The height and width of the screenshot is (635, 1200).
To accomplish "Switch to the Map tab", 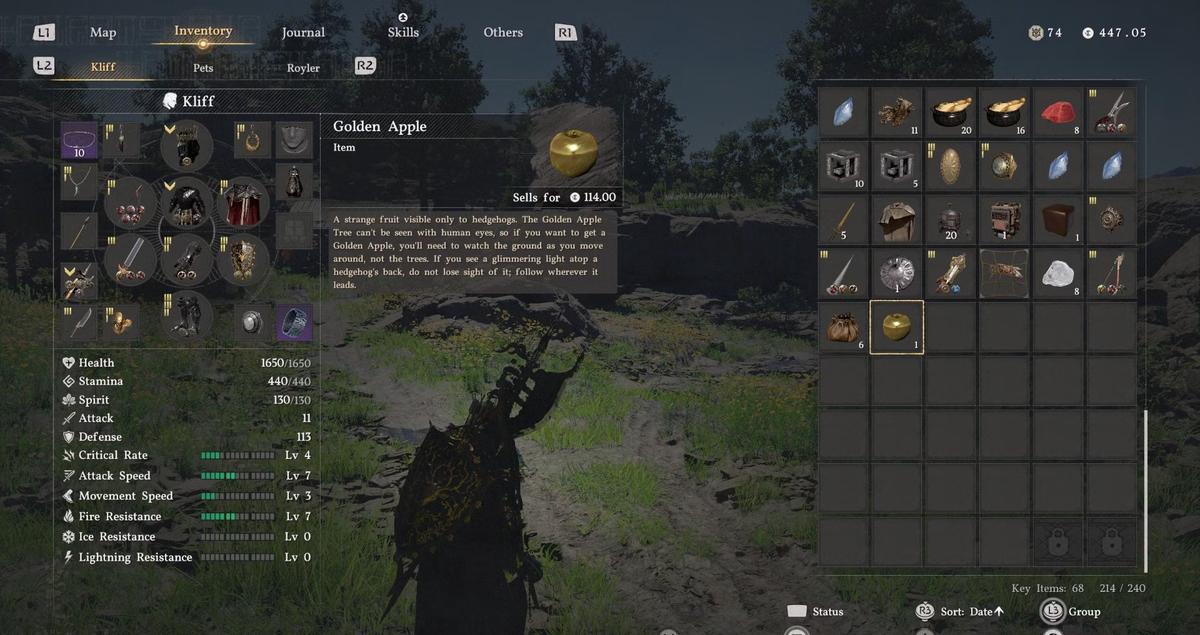I will (103, 32).
